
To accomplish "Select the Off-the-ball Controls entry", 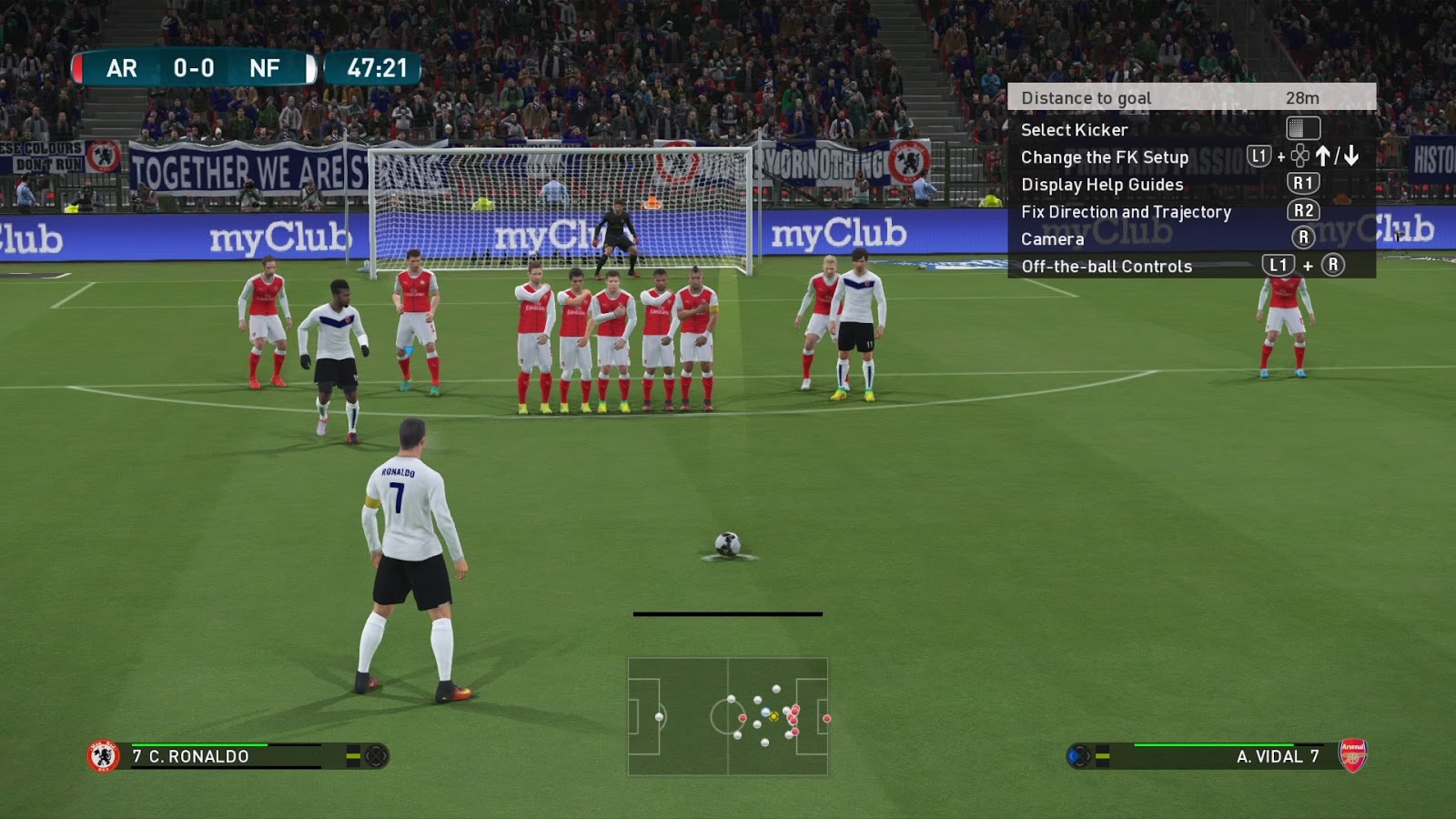I will pyautogui.click(x=1106, y=266).
